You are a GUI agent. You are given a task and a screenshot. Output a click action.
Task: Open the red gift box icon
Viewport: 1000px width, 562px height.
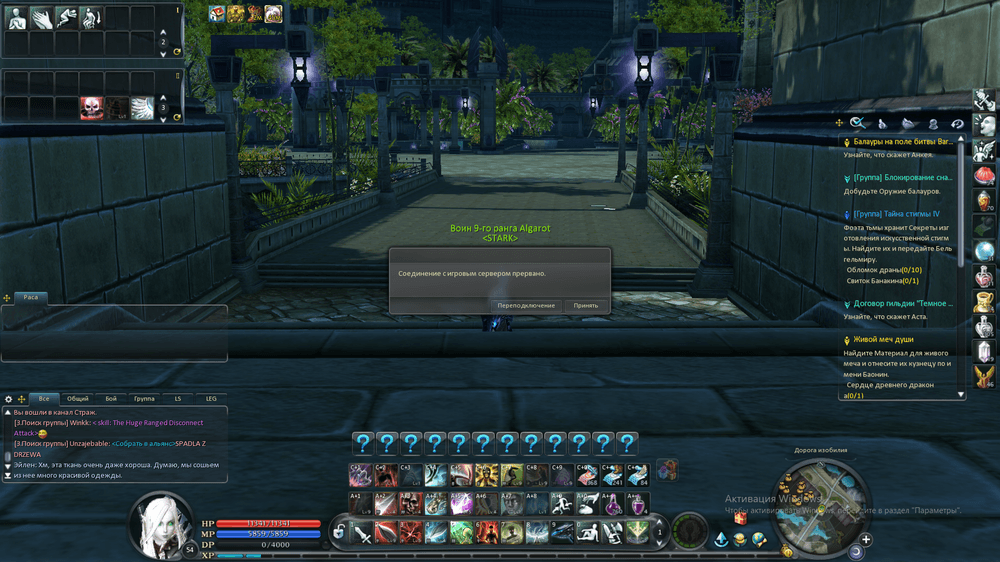[740, 519]
